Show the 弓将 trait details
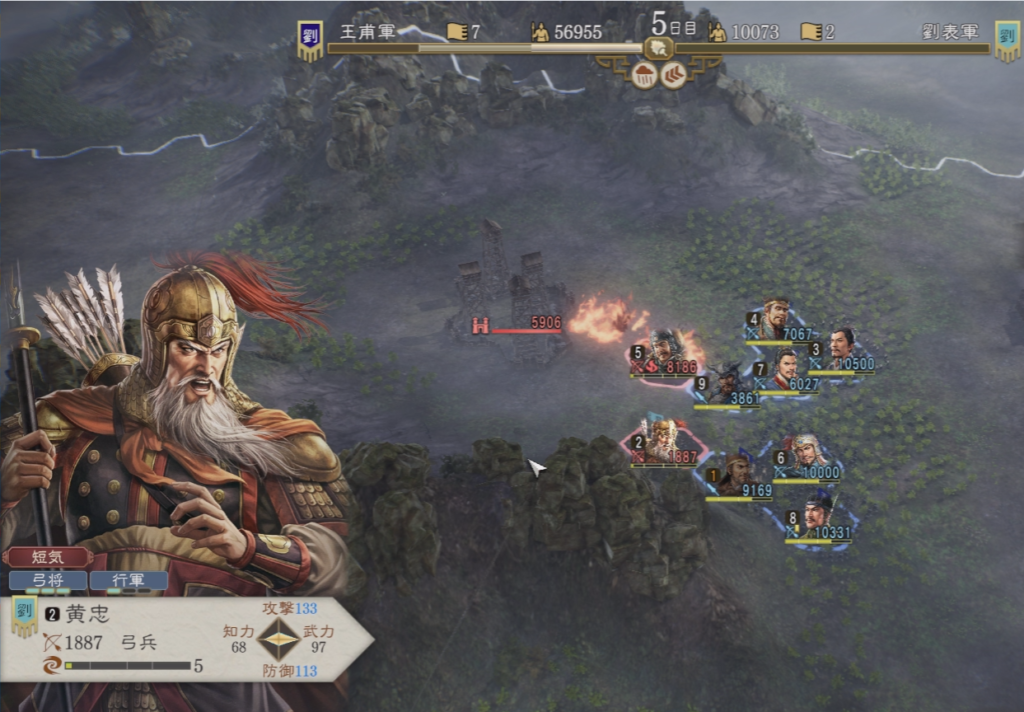 click(x=47, y=580)
